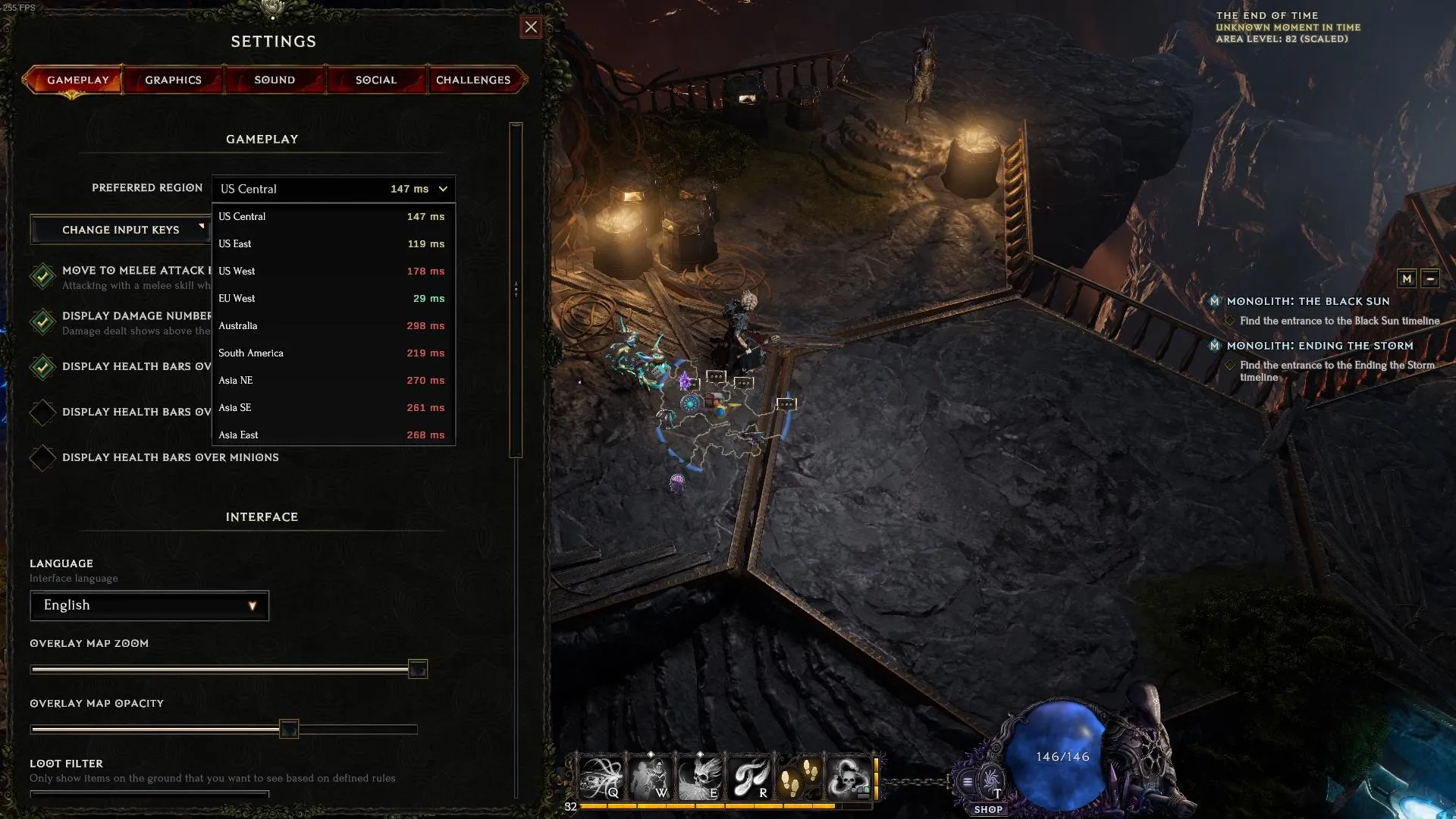
Task: Choose EU West region from list
Action: click(332, 298)
